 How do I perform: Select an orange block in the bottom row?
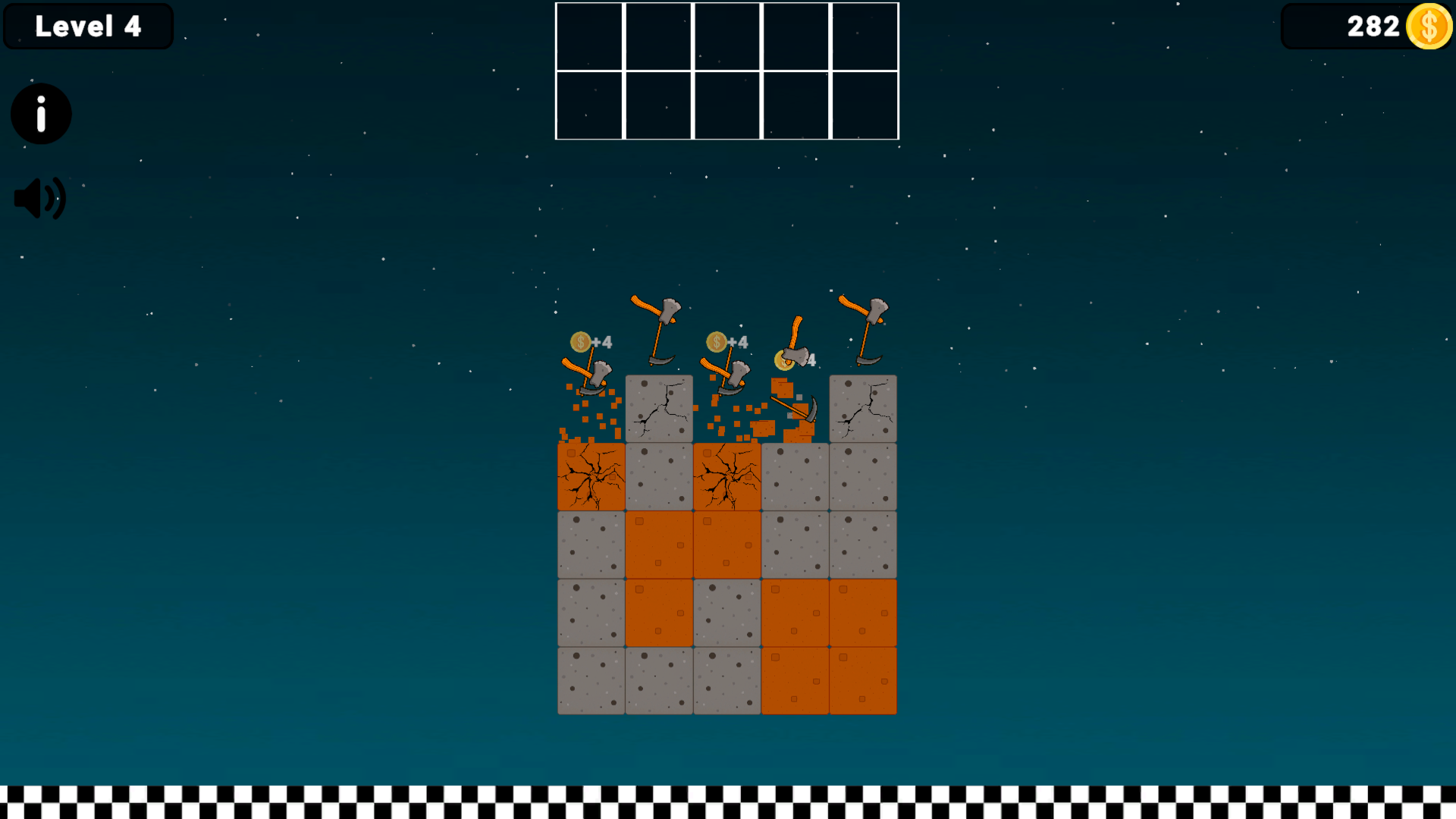tap(795, 680)
